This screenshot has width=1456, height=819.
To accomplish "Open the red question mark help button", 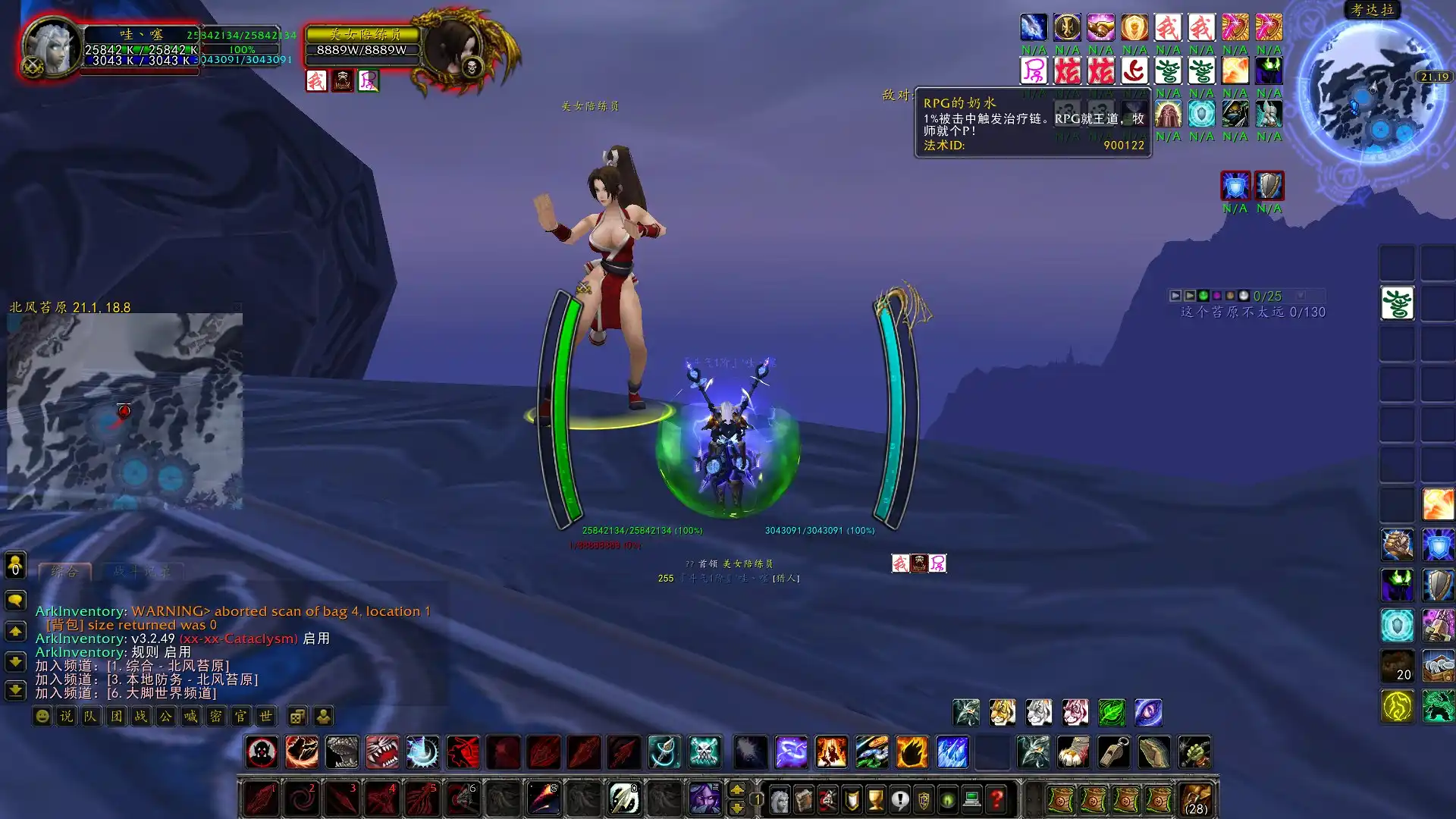I will (x=996, y=799).
